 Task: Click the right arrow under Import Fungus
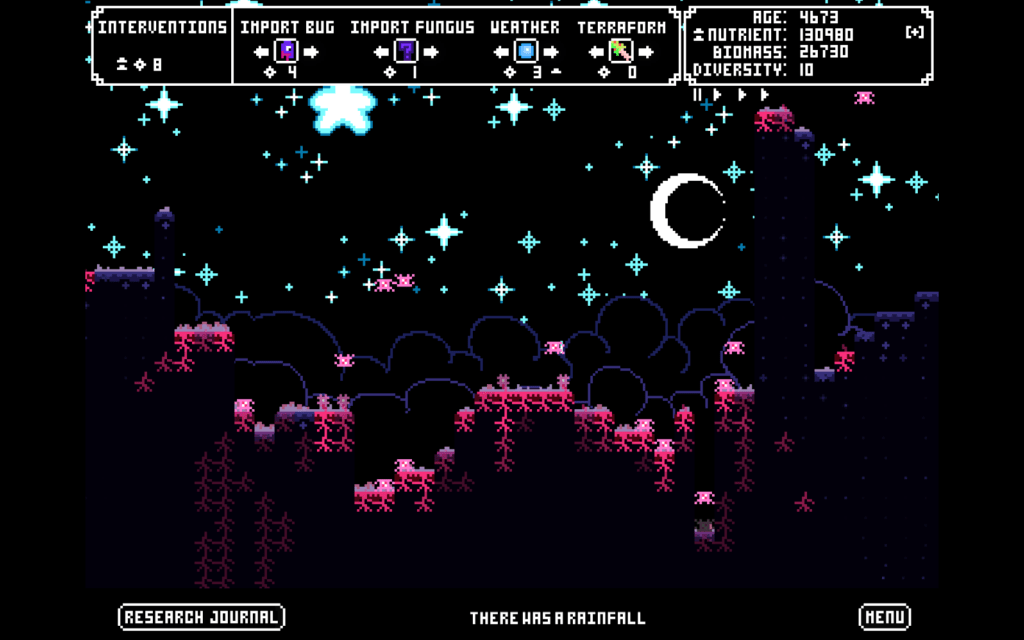pyautogui.click(x=430, y=51)
